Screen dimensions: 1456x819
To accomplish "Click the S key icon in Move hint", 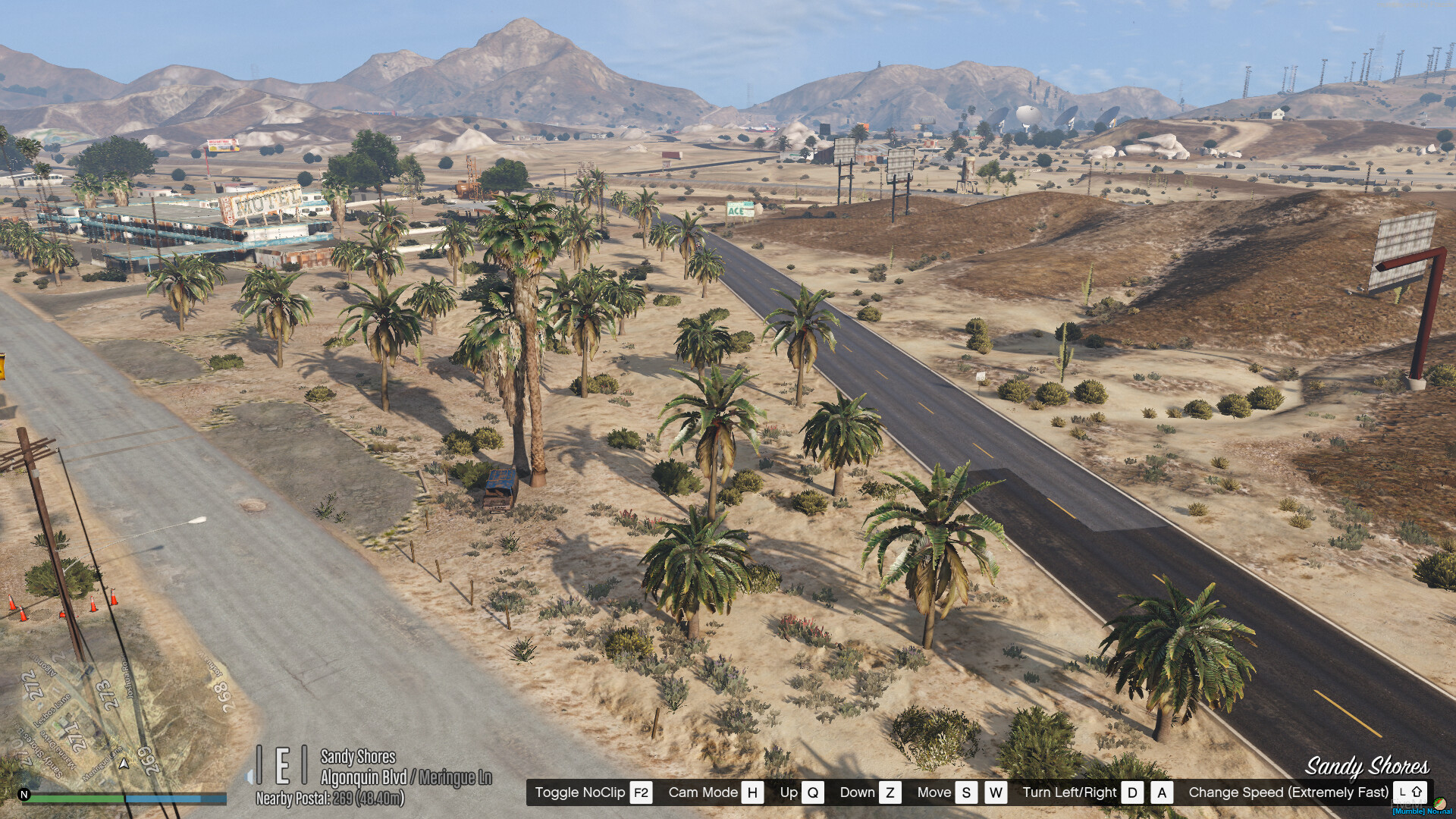I will click(x=966, y=792).
